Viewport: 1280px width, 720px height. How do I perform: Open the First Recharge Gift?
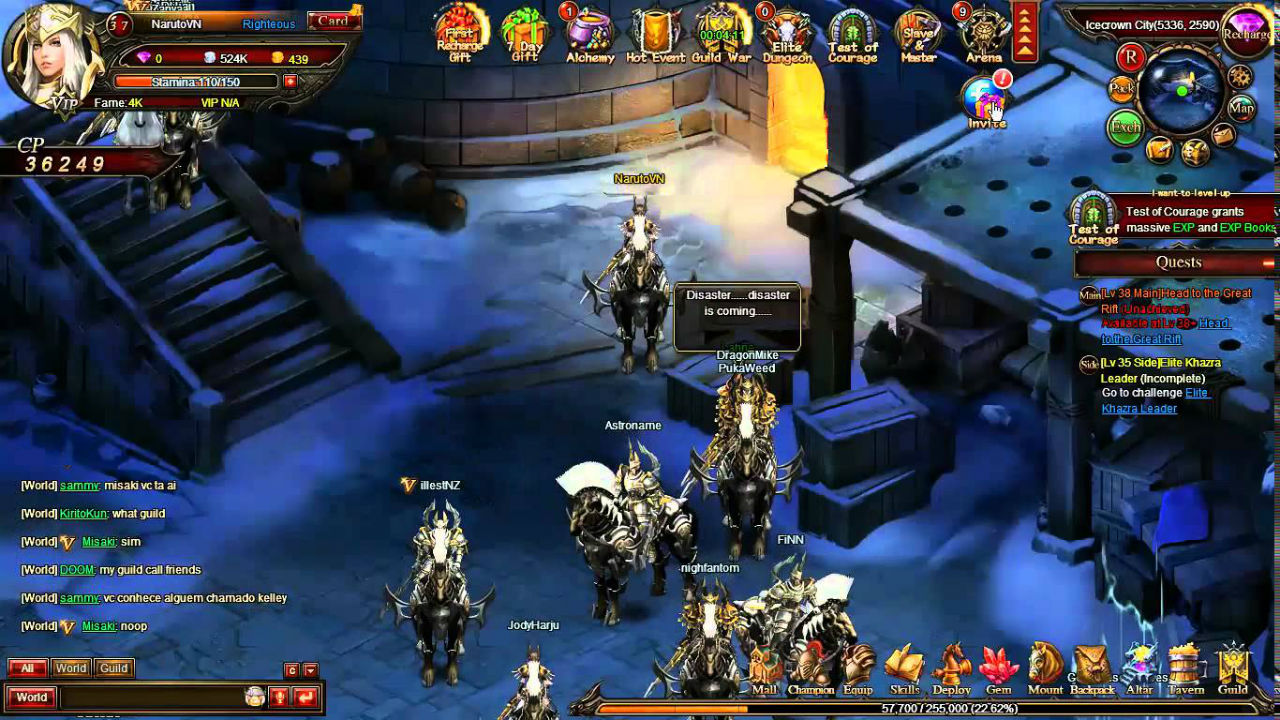click(x=460, y=33)
